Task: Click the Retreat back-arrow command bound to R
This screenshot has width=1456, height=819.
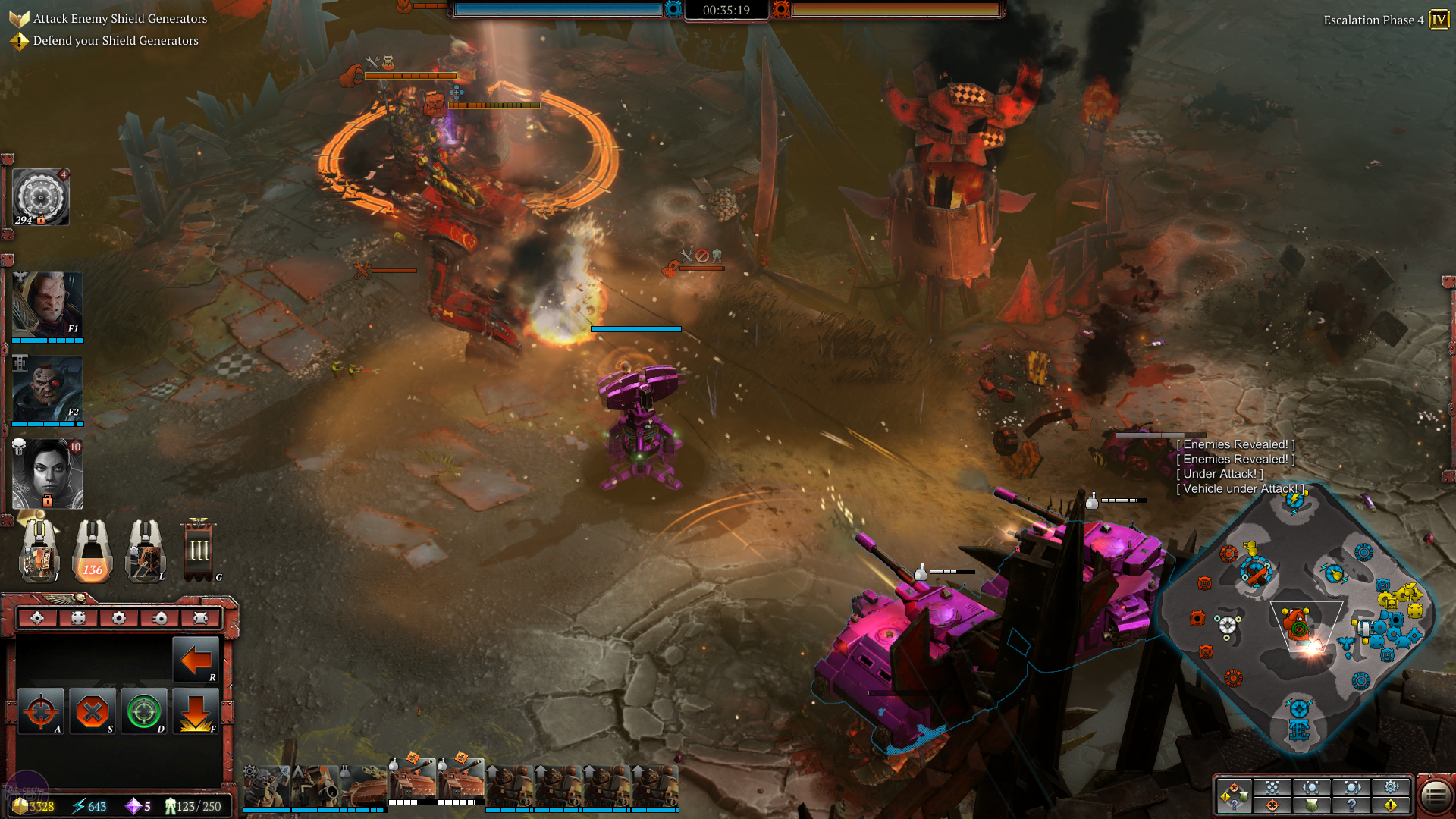Action: point(196,660)
